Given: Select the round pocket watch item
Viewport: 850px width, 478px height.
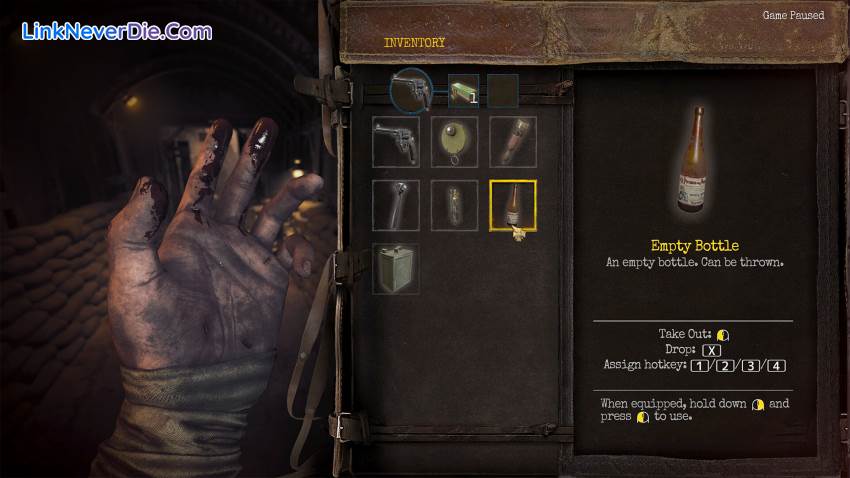Looking at the screenshot, I should coord(455,142).
